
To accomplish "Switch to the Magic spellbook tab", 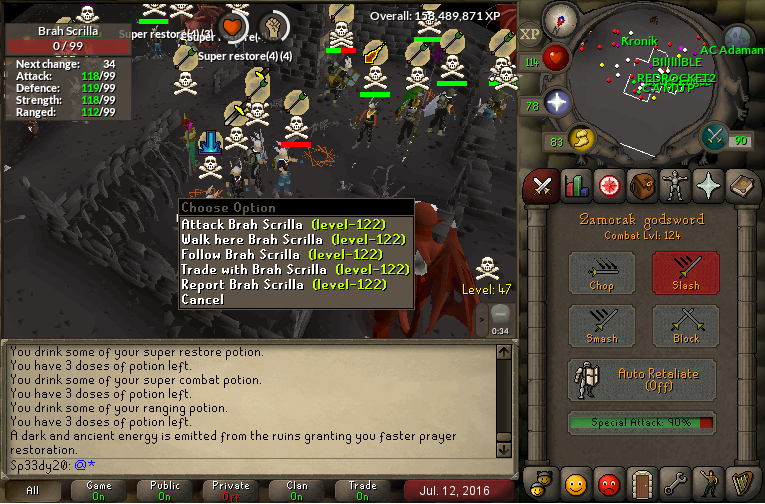I will (x=741, y=186).
